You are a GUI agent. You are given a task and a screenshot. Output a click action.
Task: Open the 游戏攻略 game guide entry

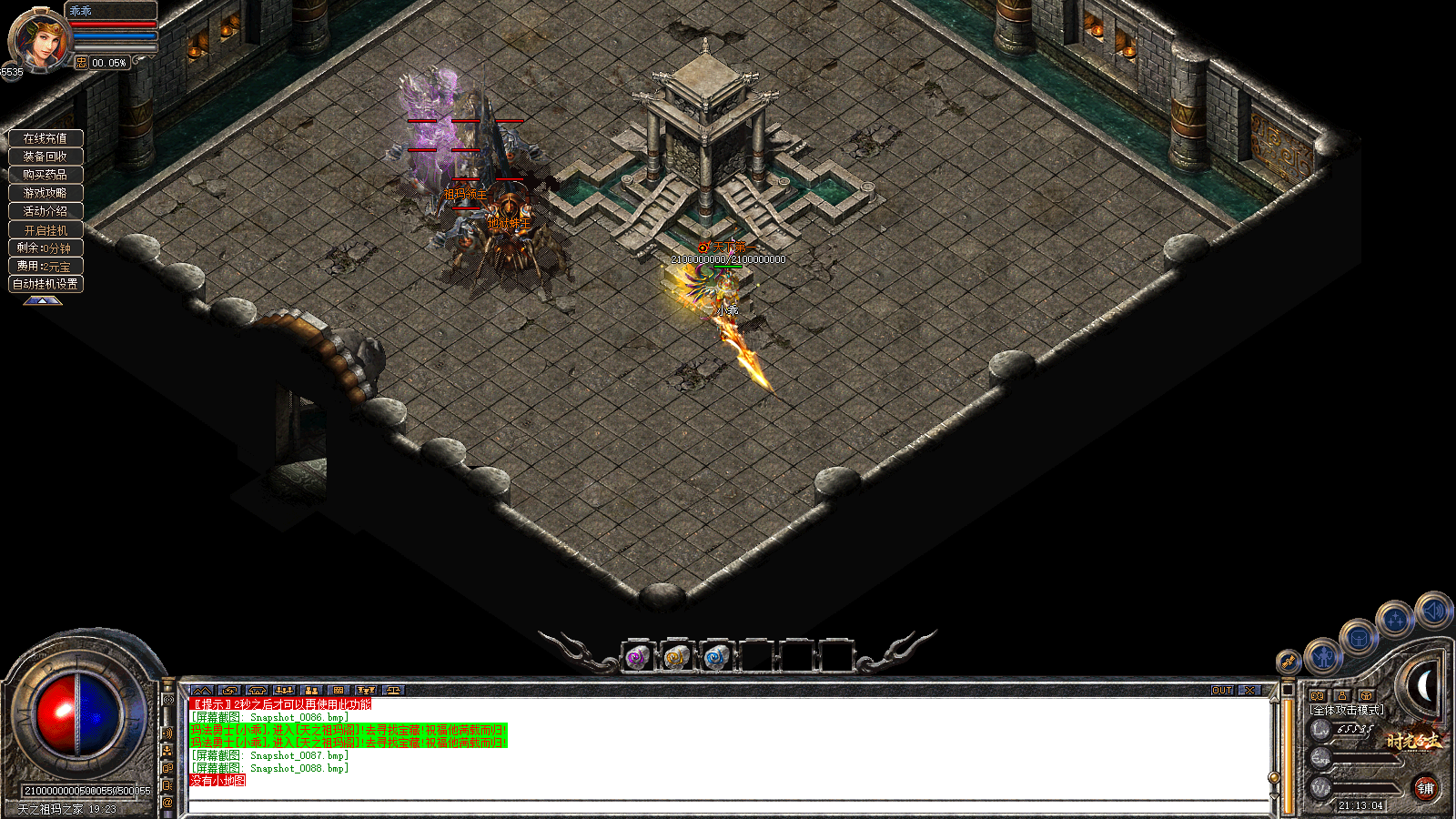45,192
